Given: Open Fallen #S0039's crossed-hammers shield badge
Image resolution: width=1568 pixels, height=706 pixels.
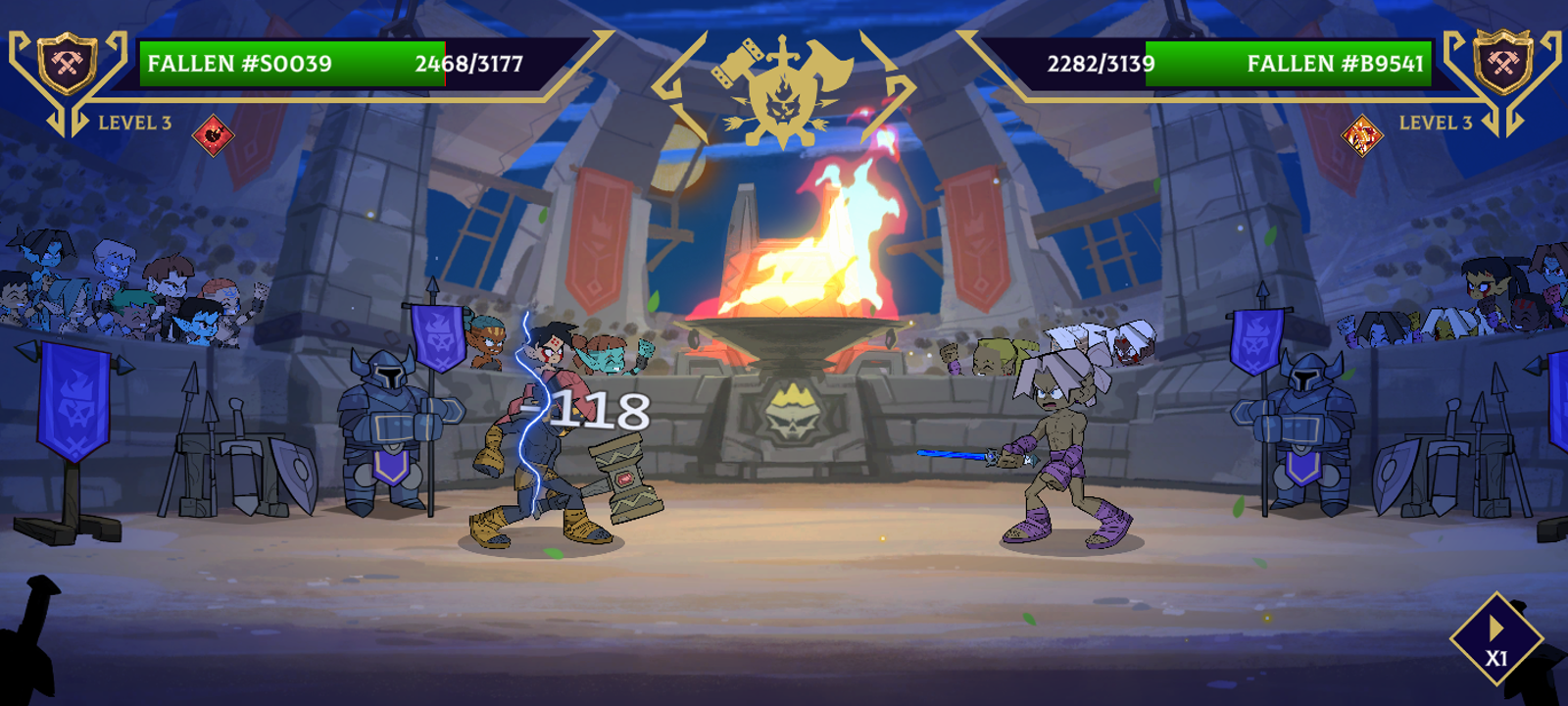Looking at the screenshot, I should tap(67, 64).
